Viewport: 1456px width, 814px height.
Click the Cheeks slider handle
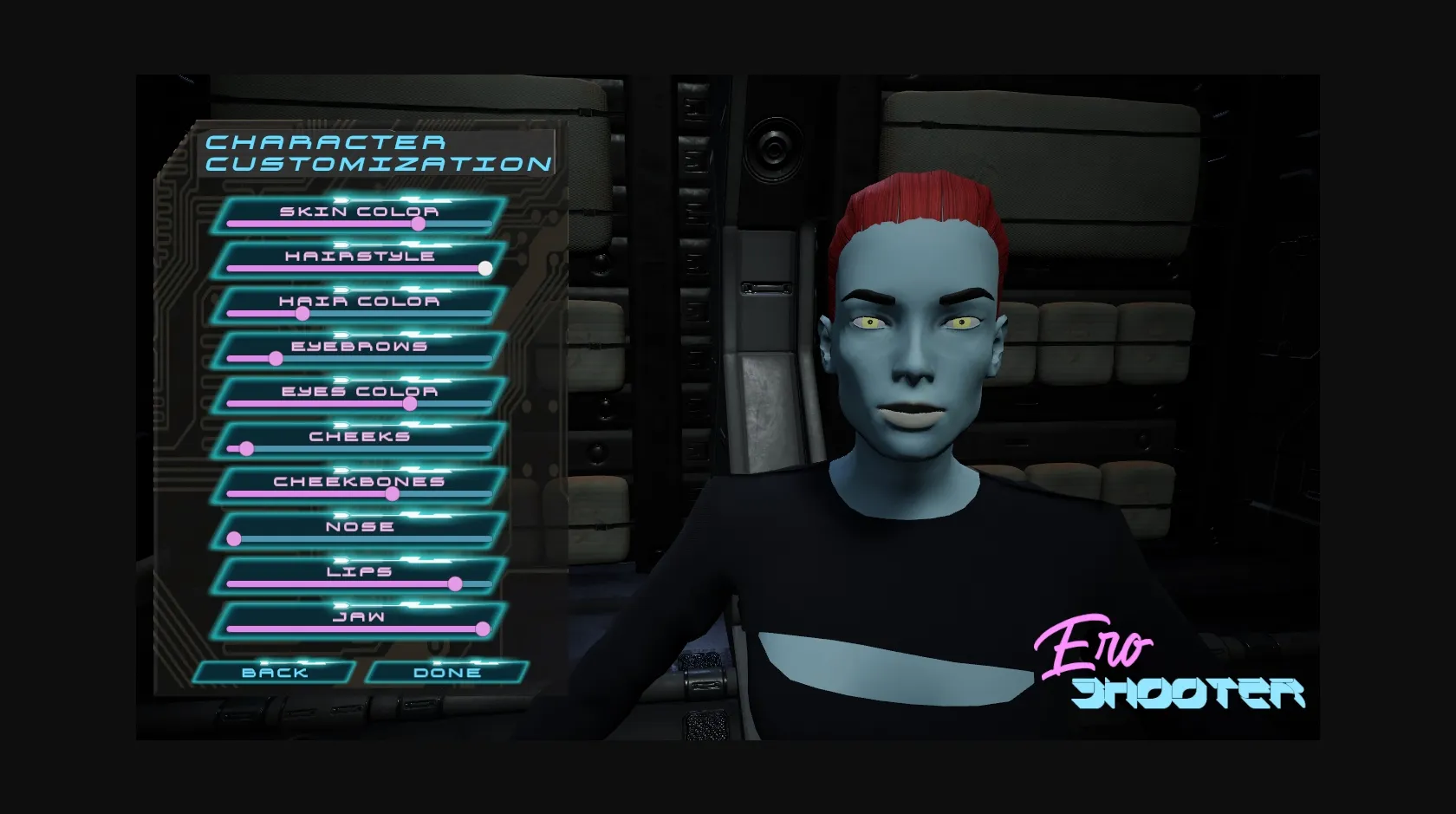point(246,448)
